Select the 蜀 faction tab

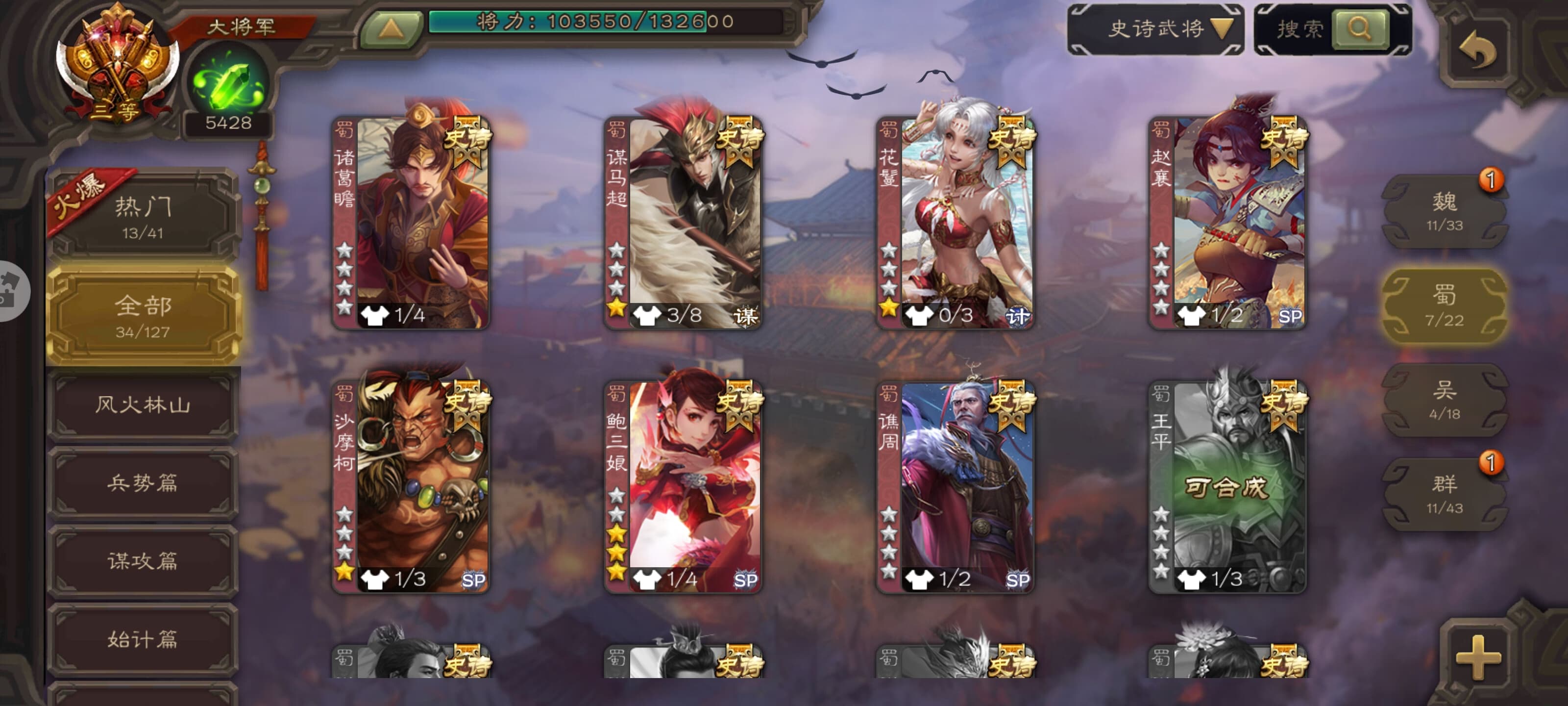pos(1444,305)
